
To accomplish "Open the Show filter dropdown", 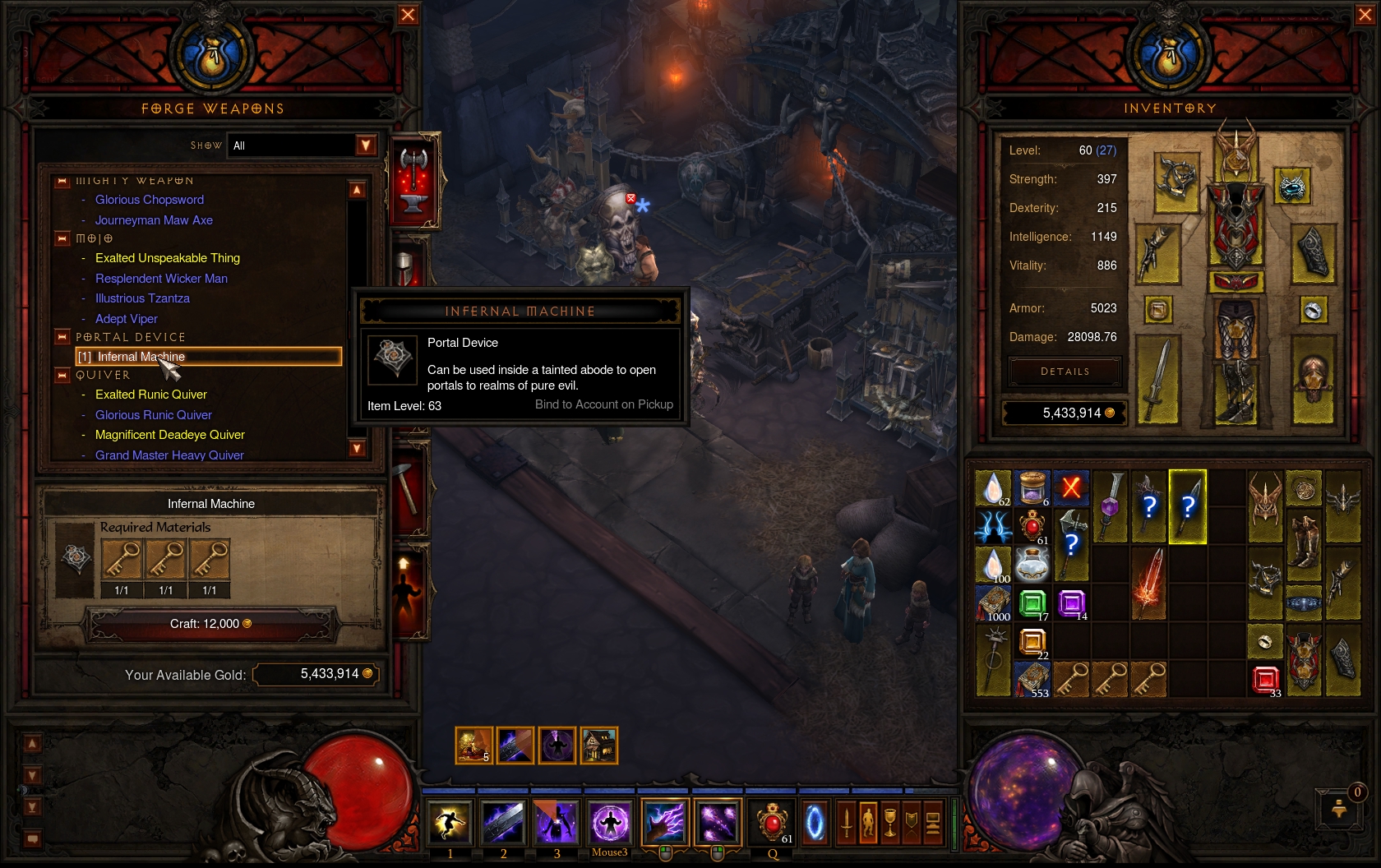I will [x=366, y=145].
